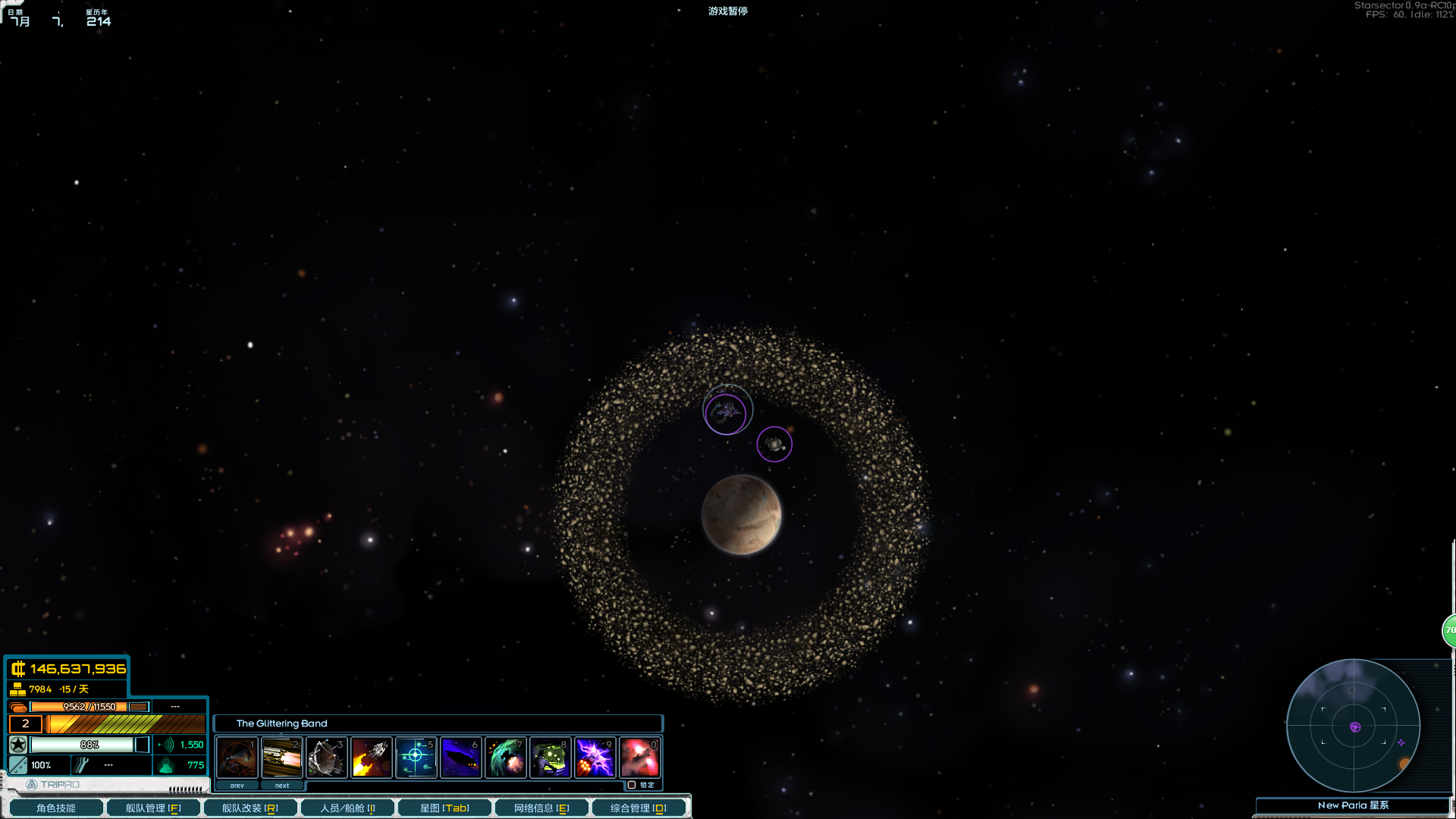Viewport: 1456px width, 819px height.
Task: Click the combat readiness star icon
Action: coord(17,745)
